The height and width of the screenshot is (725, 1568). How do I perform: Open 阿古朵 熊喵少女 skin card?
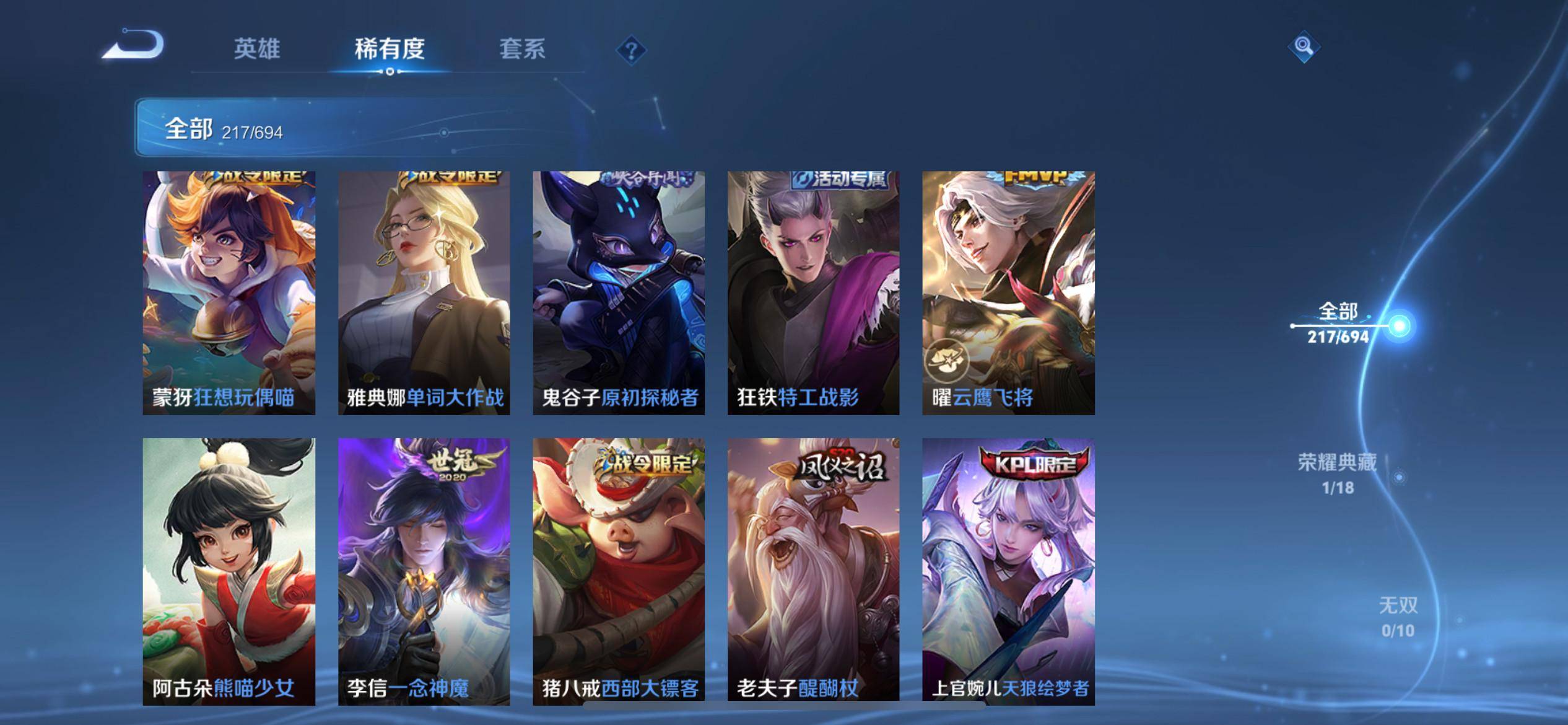(x=229, y=571)
